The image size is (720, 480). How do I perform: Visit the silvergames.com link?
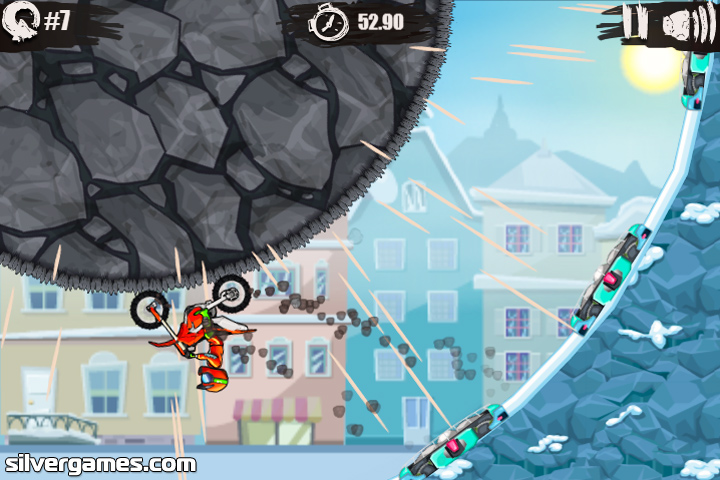(x=100, y=464)
